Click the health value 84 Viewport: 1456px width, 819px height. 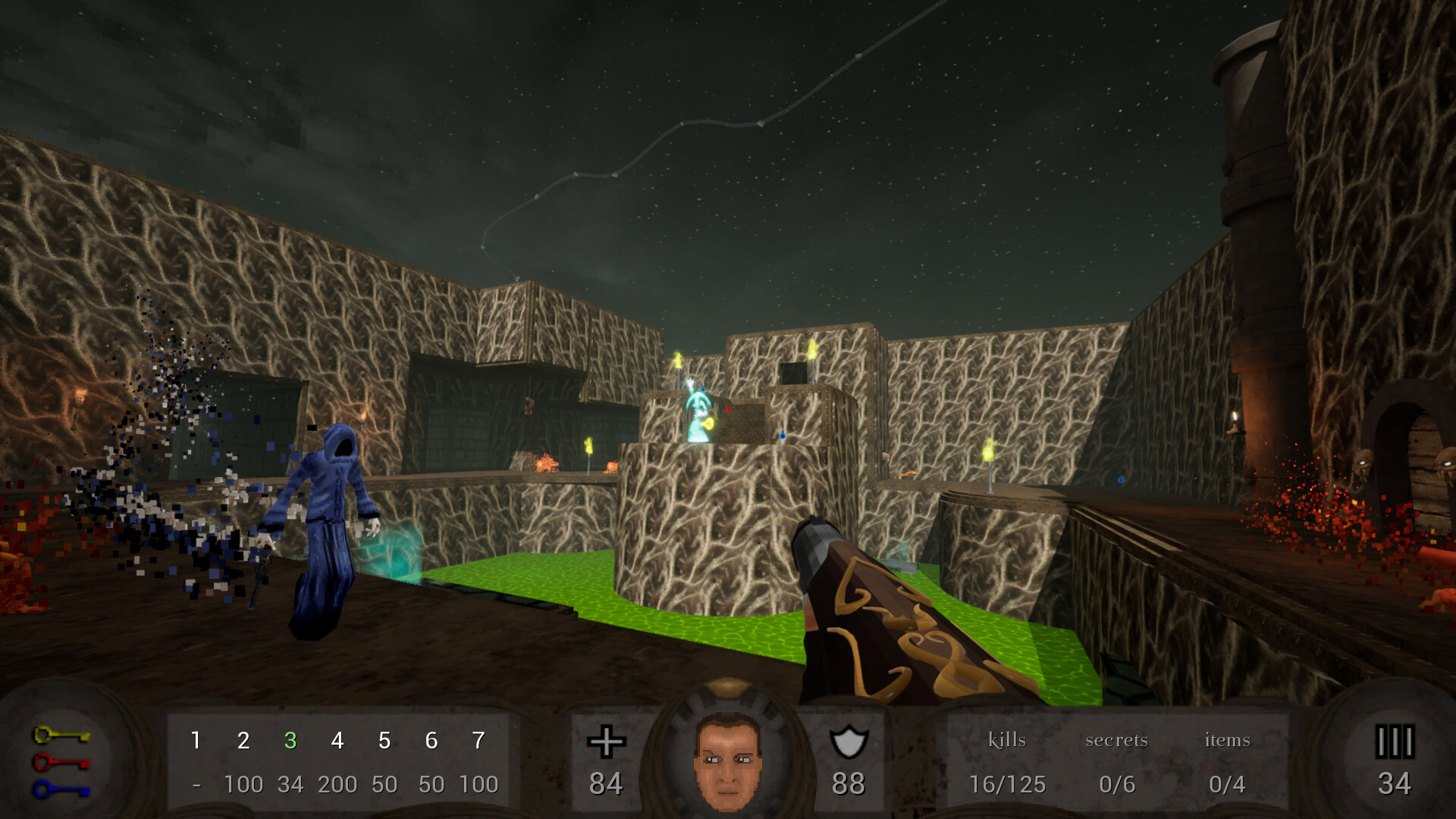[606, 784]
